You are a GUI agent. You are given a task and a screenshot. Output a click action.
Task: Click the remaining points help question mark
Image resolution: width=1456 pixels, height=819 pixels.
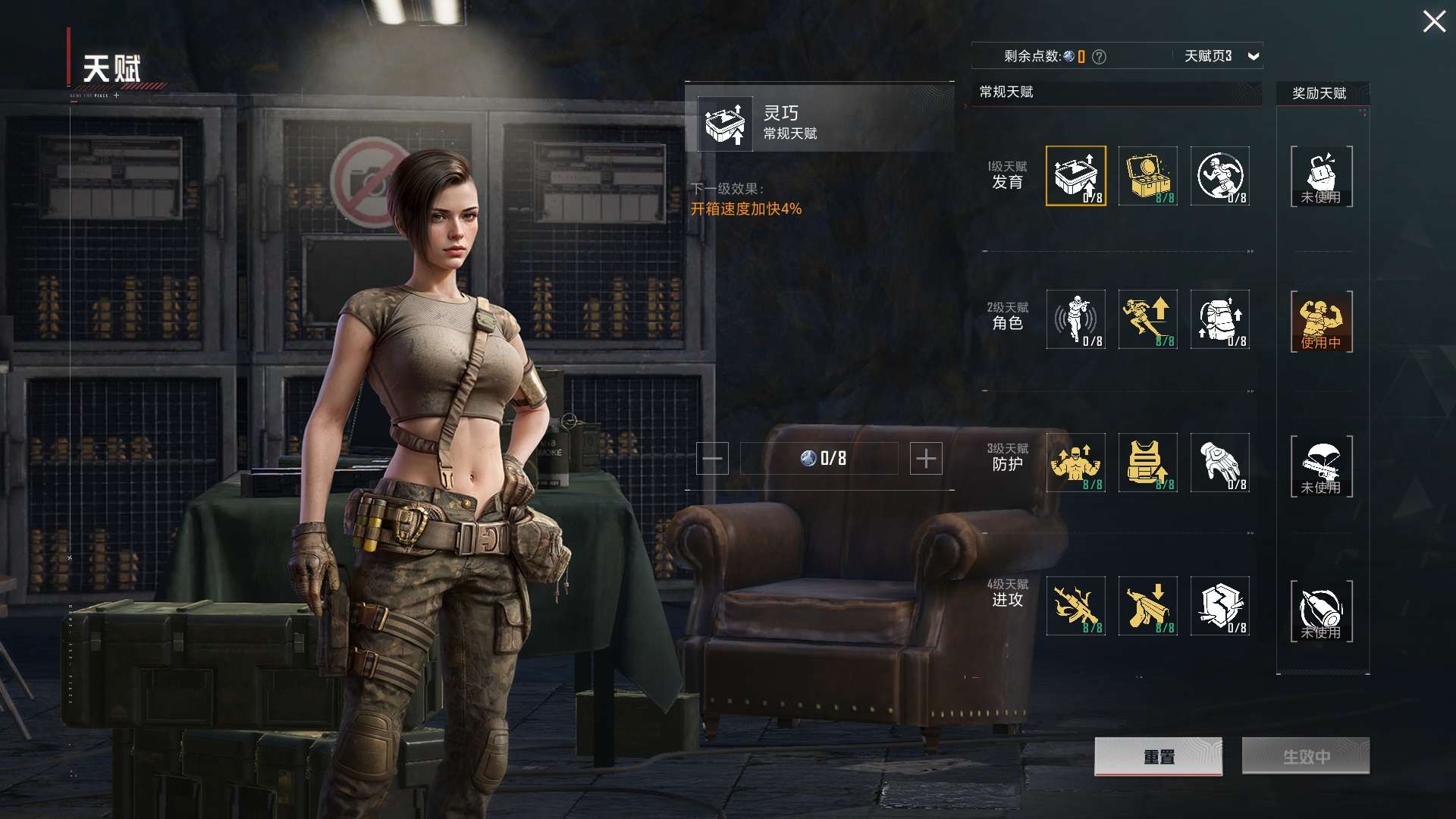click(1099, 57)
